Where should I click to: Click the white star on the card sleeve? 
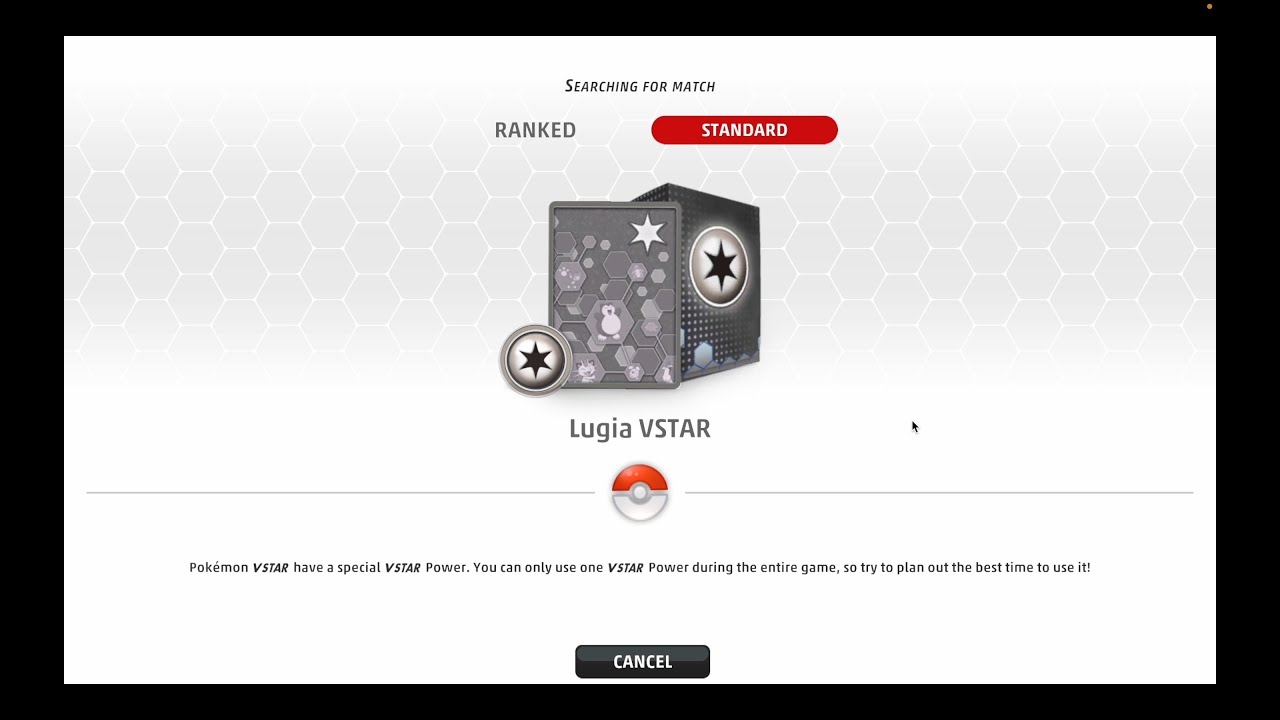coord(648,230)
